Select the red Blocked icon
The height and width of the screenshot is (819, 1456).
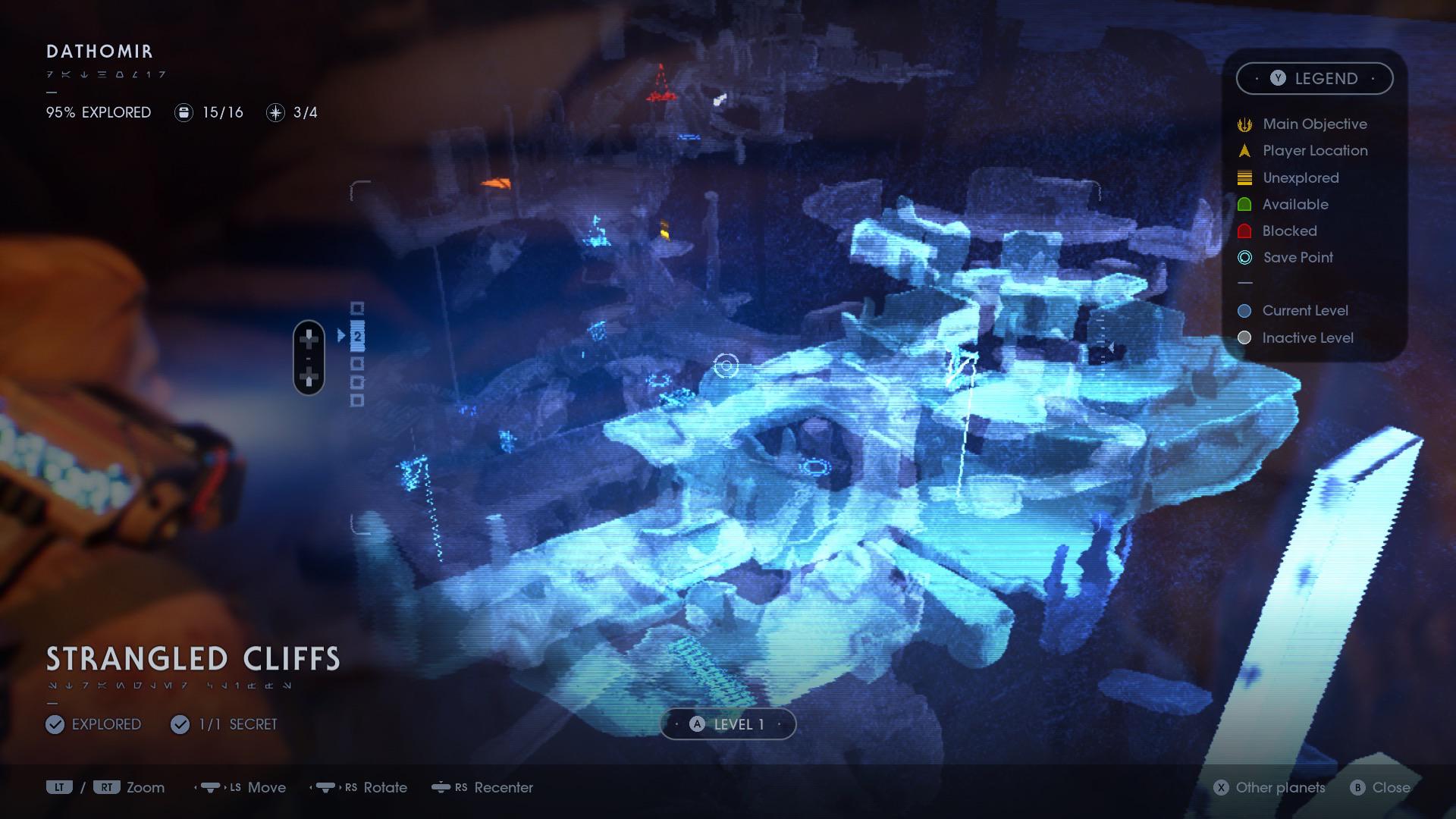1244,231
